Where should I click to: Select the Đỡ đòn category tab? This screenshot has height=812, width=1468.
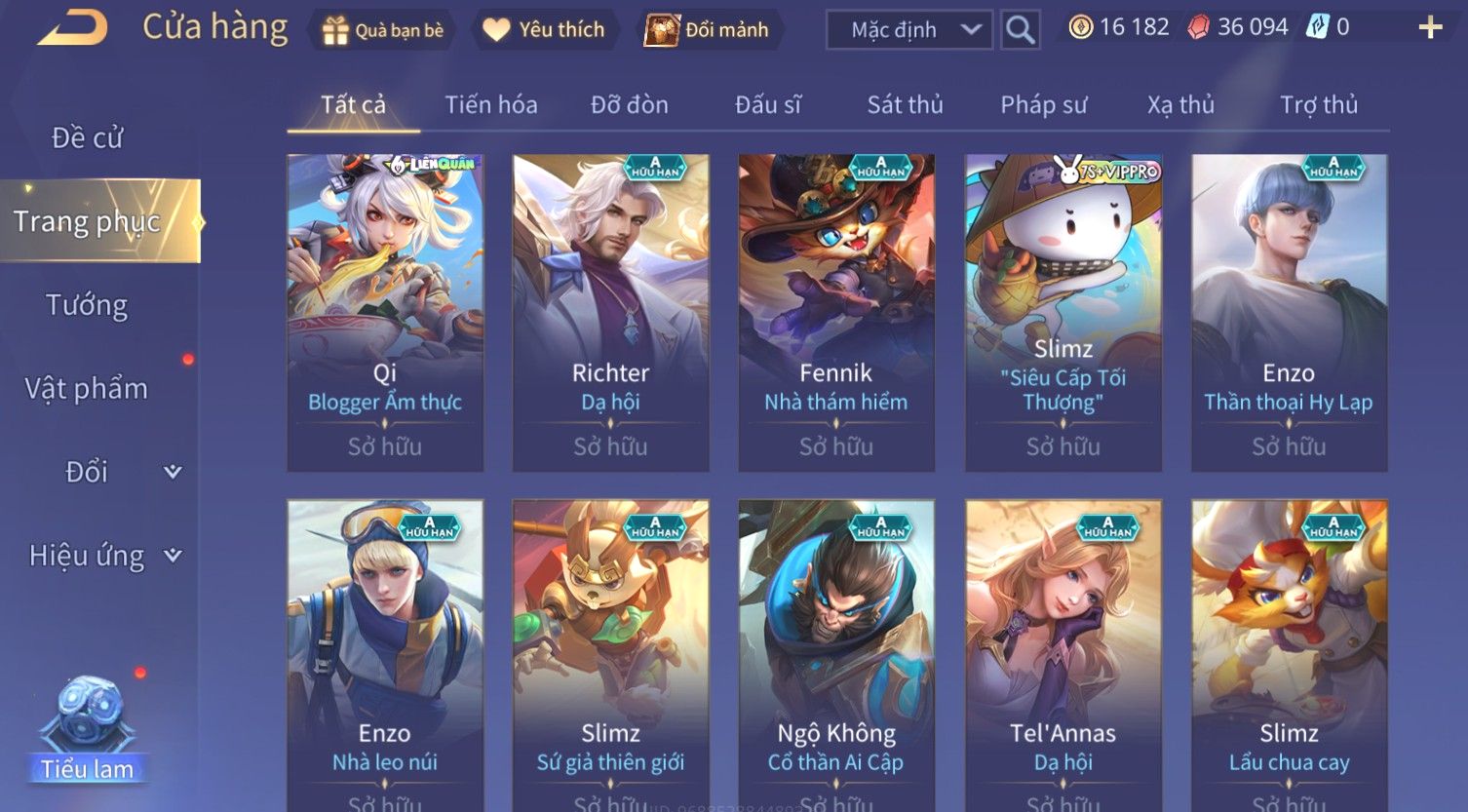(629, 104)
